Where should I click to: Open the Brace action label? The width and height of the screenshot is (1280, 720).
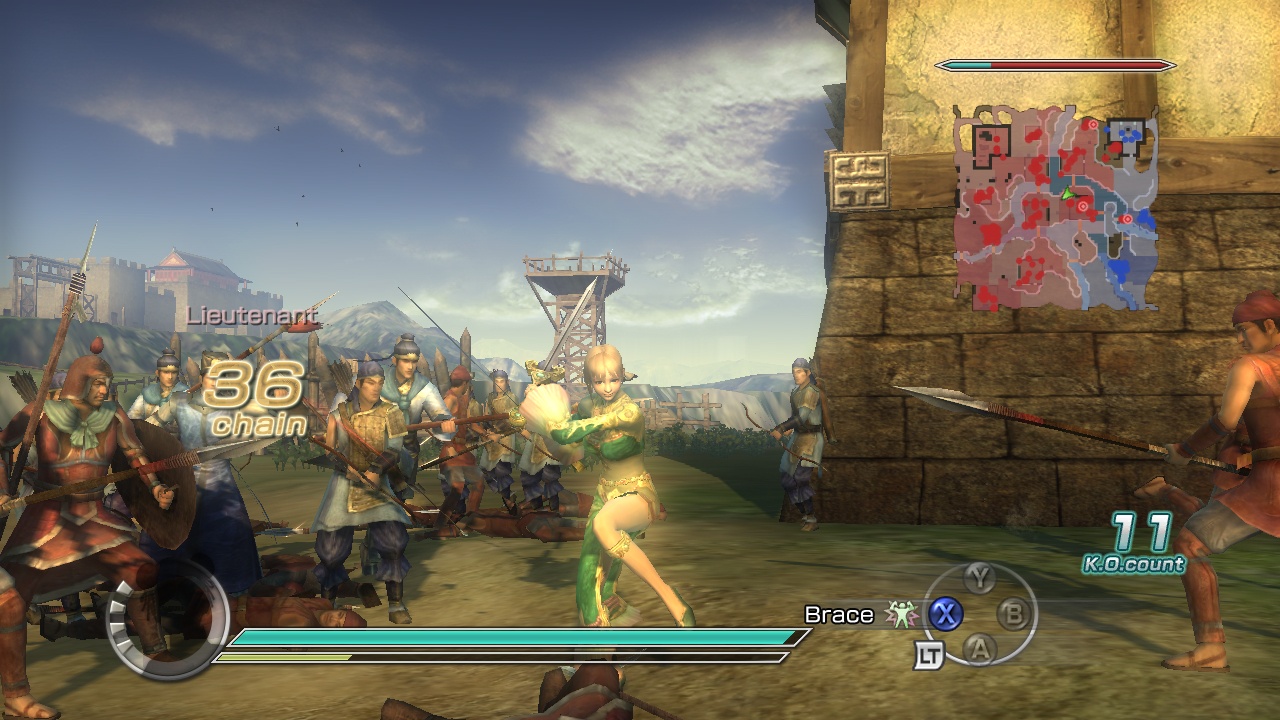coord(838,615)
